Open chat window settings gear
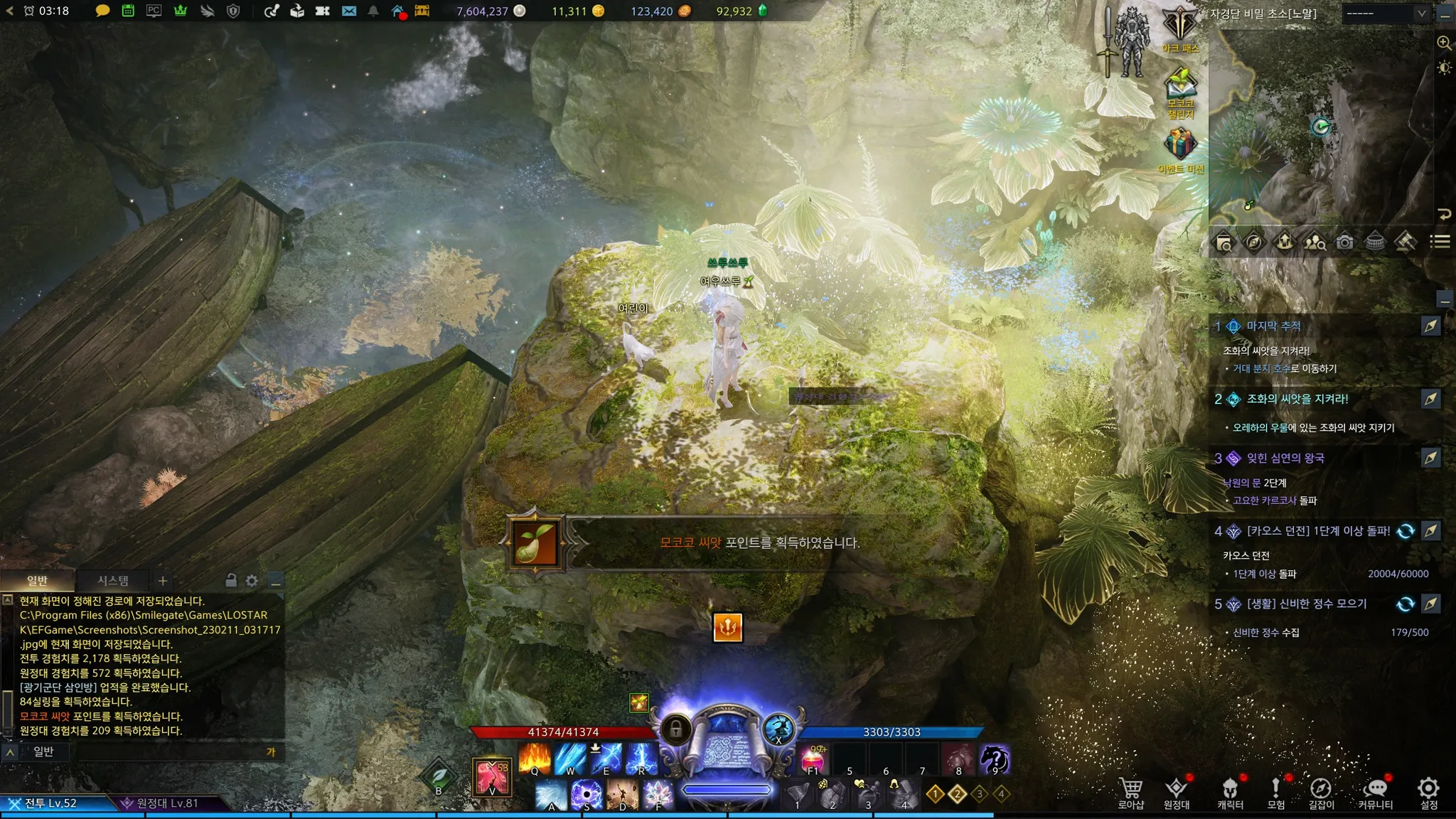 (x=252, y=581)
